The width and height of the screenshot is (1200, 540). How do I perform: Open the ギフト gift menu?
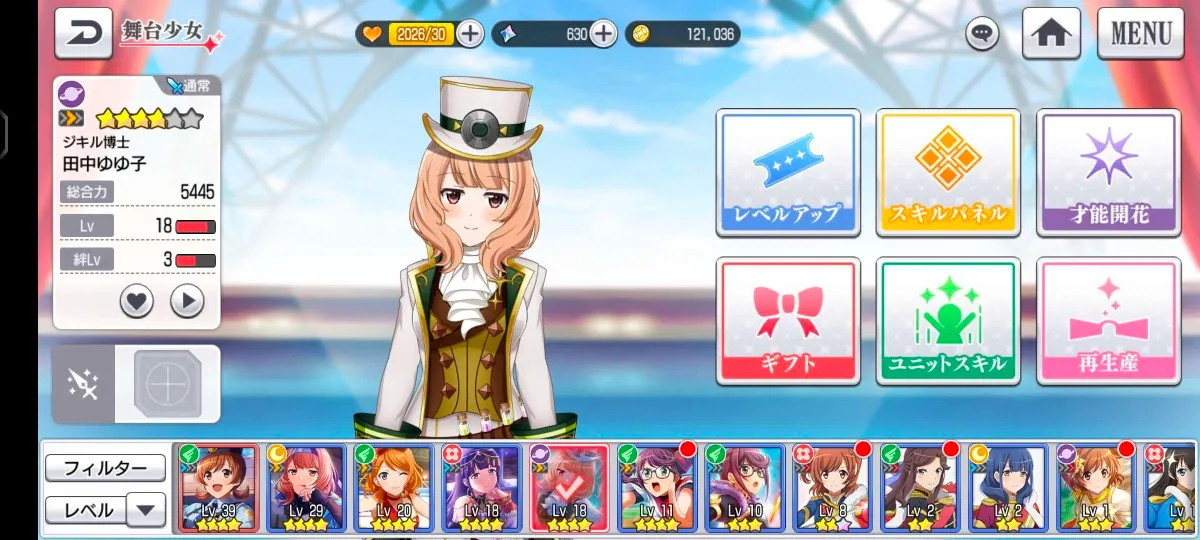click(787, 320)
